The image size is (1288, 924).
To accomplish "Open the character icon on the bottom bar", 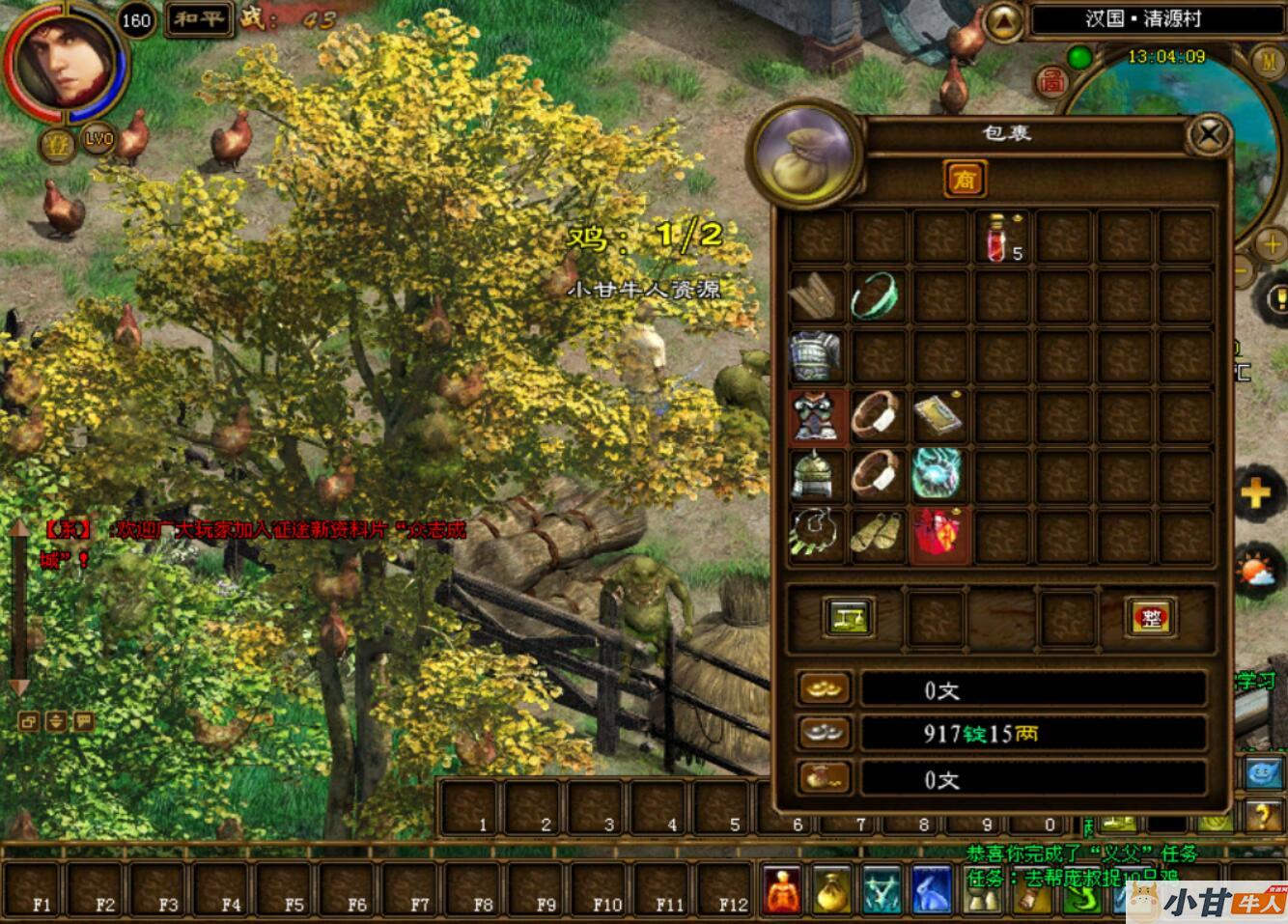I will tap(782, 889).
